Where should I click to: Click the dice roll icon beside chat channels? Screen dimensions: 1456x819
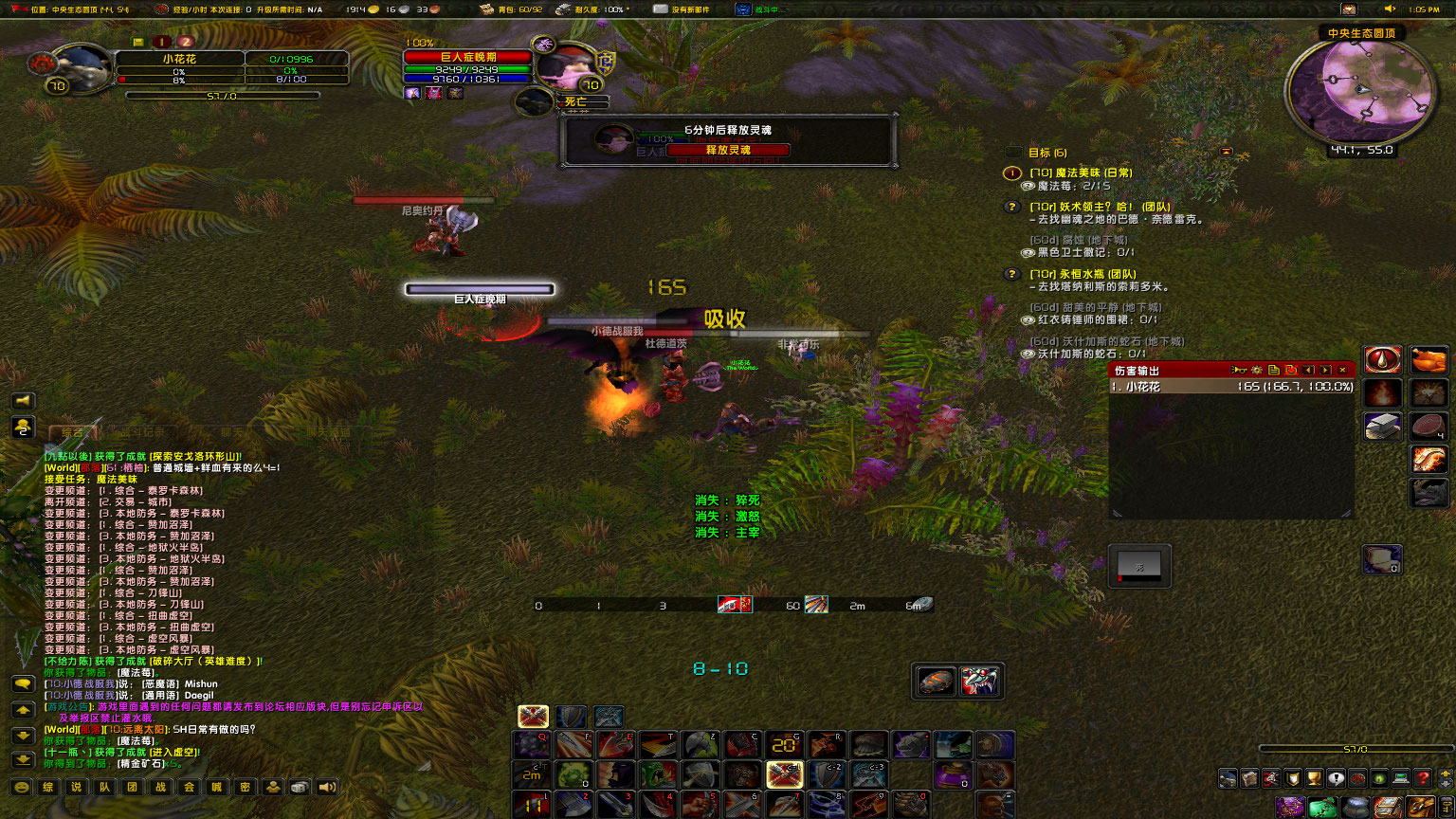(x=300, y=787)
